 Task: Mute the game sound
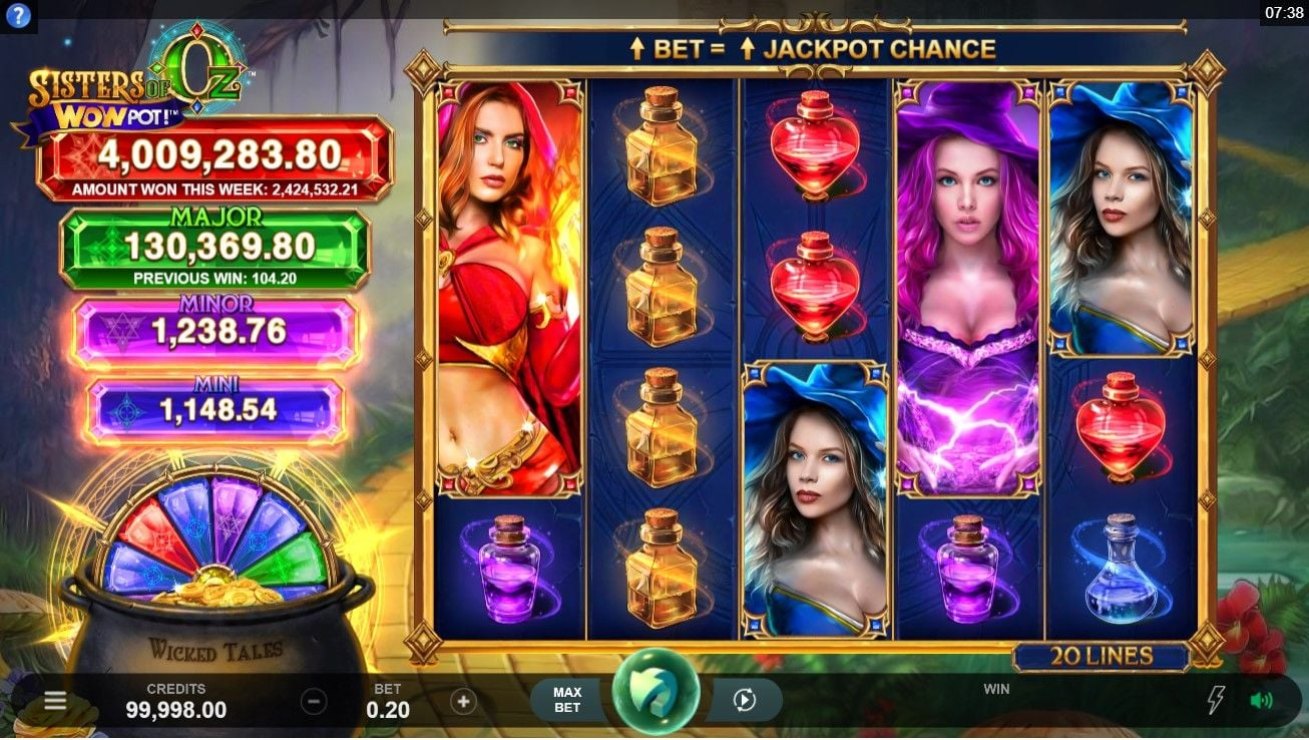[1261, 700]
